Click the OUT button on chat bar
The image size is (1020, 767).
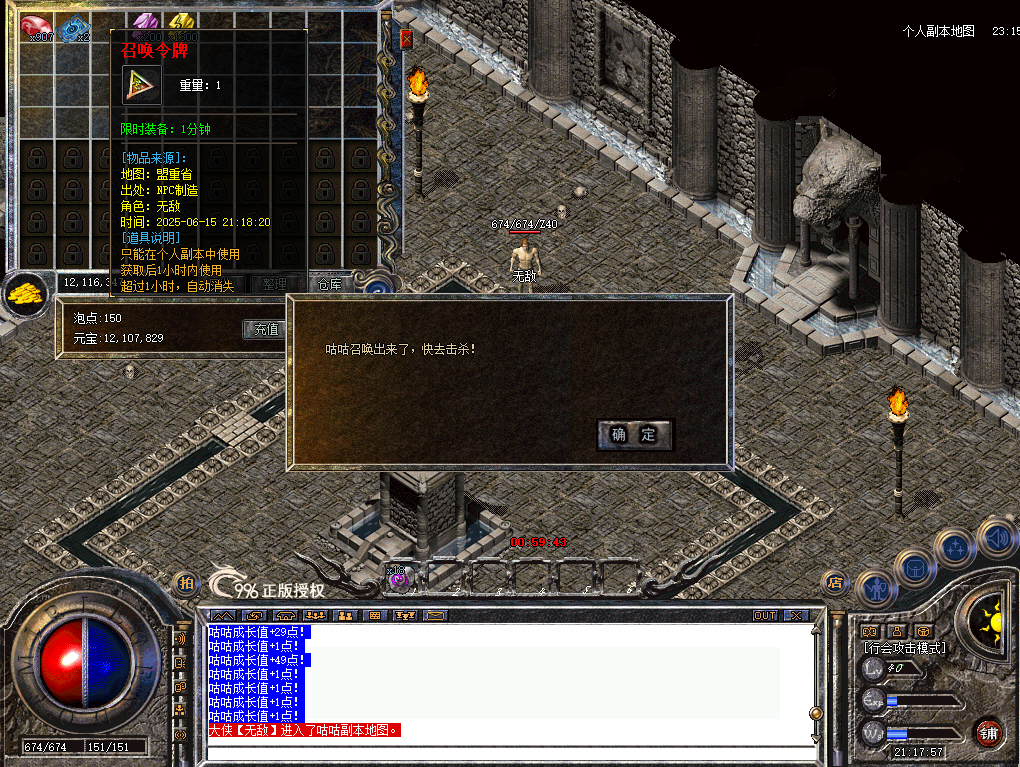[764, 615]
